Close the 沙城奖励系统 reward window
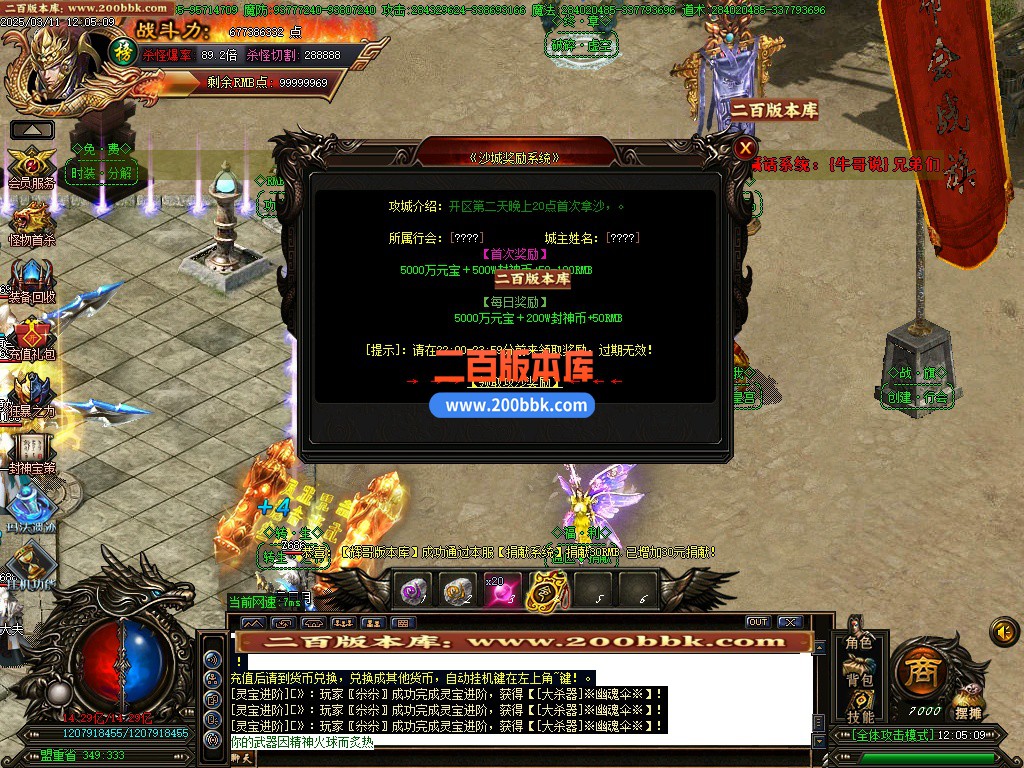The height and width of the screenshot is (768, 1024). click(x=745, y=149)
